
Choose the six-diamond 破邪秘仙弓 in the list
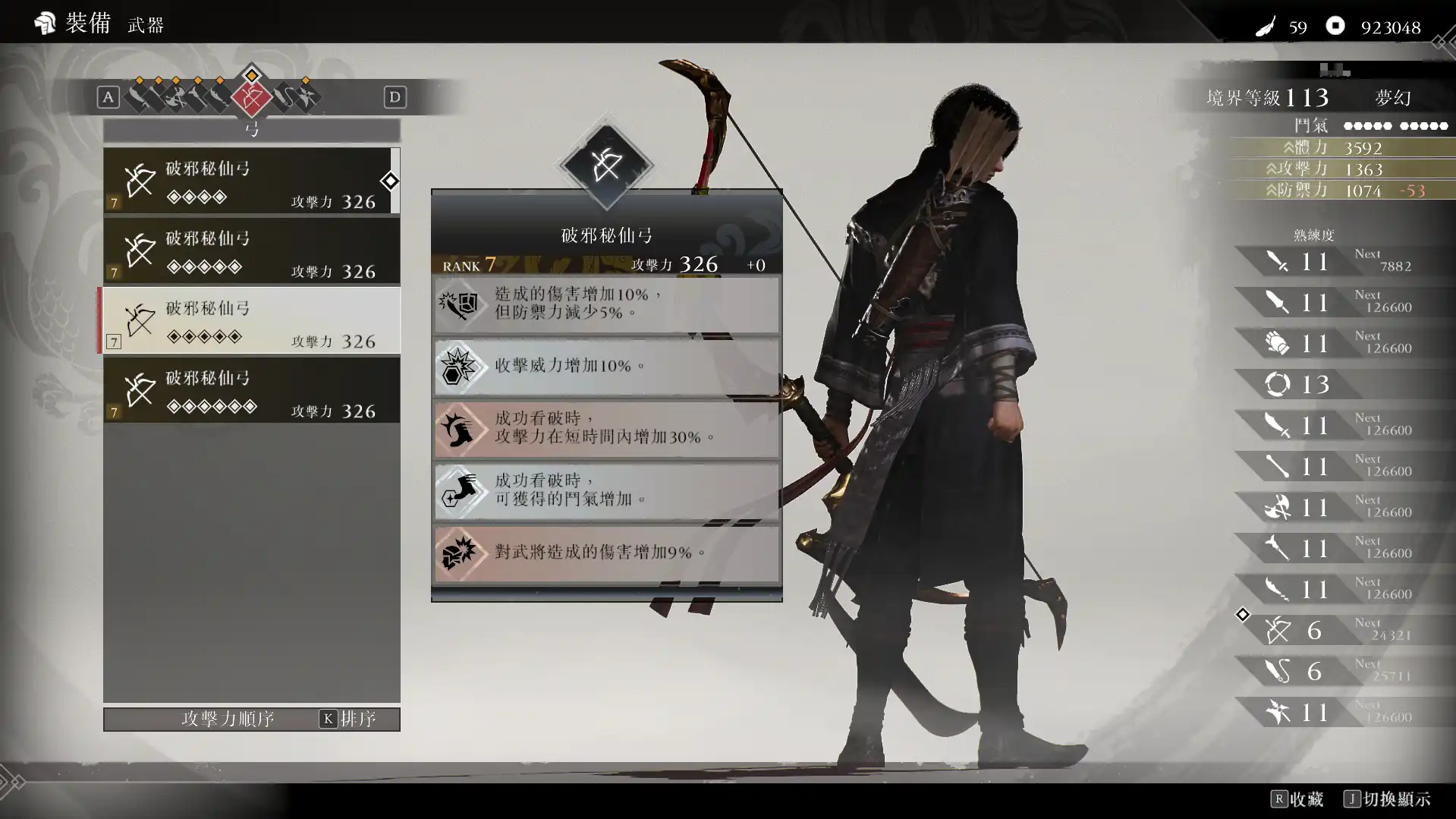click(250, 391)
